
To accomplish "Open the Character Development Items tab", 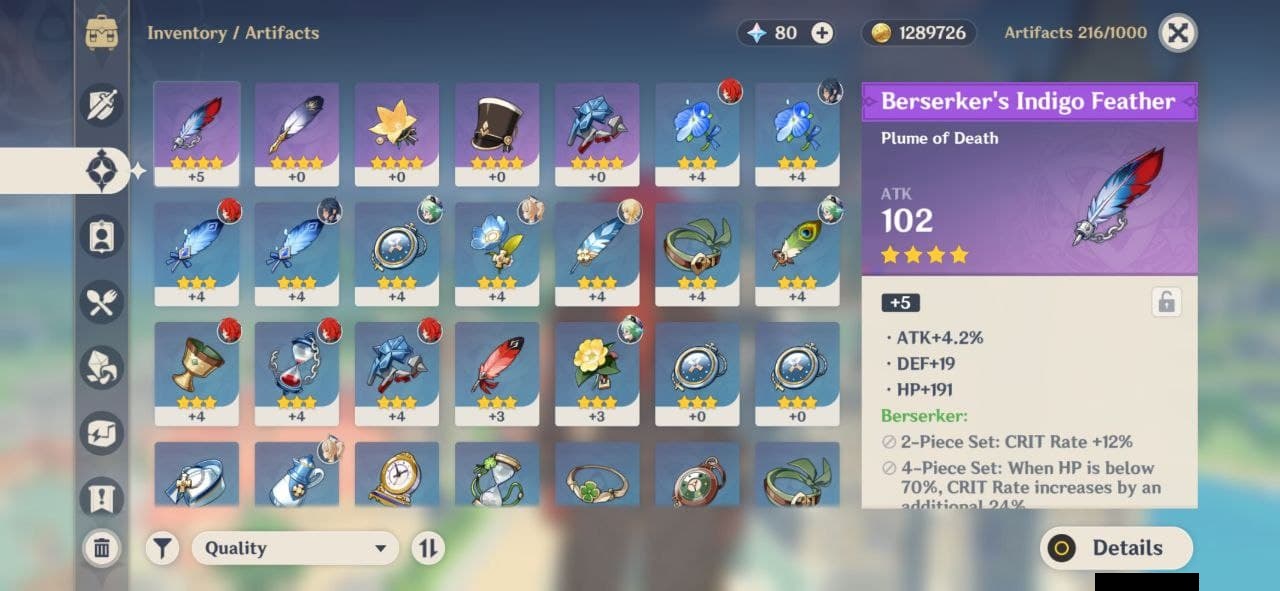I will pos(102,236).
